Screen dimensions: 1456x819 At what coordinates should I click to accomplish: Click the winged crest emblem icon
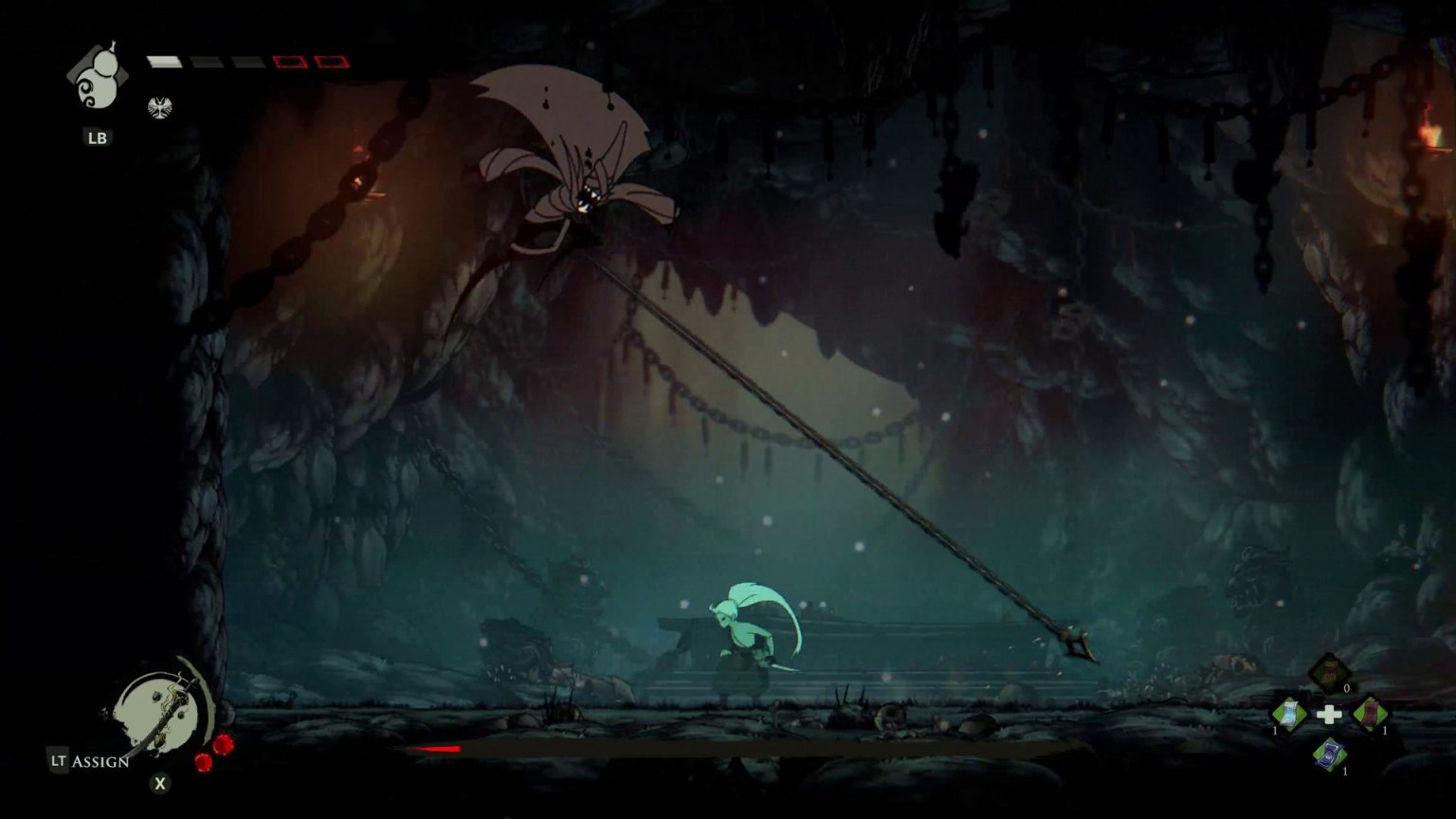[159, 107]
